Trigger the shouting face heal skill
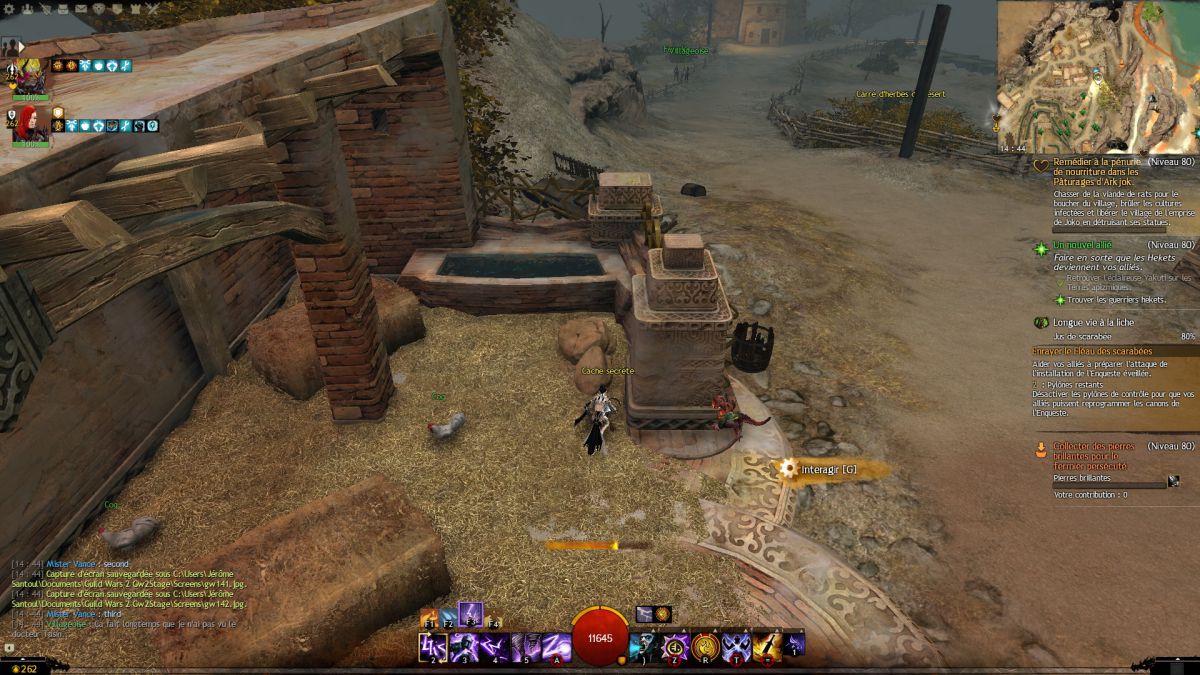The image size is (1200, 675). [x=645, y=646]
